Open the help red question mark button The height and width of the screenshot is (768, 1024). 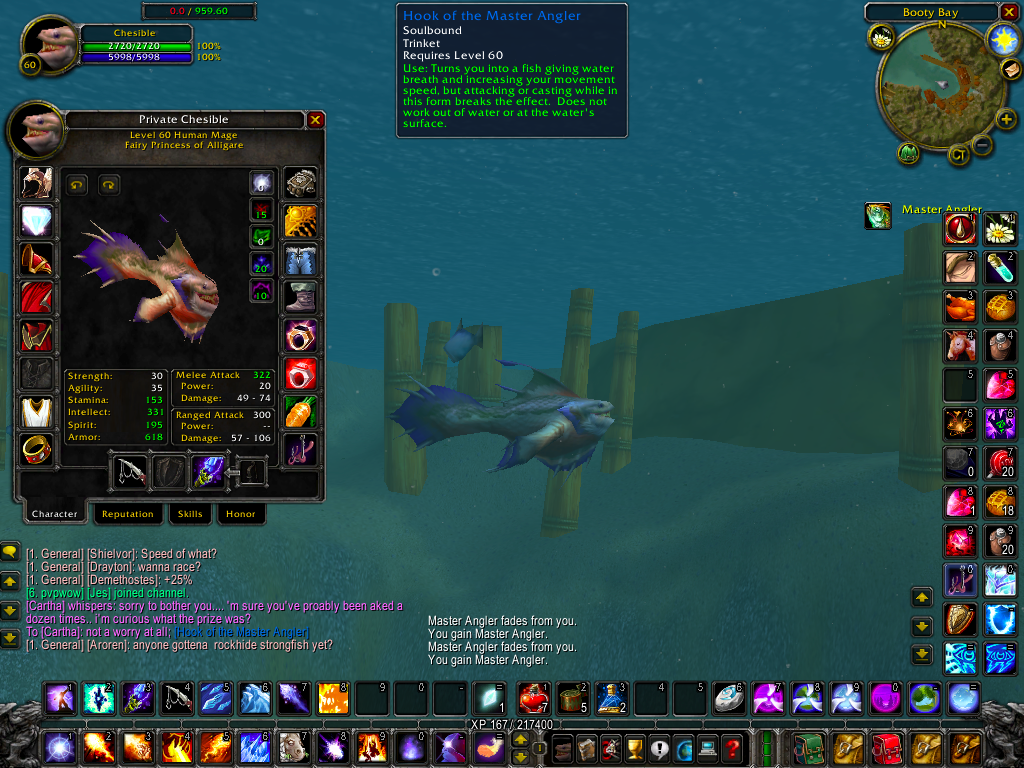tap(733, 747)
